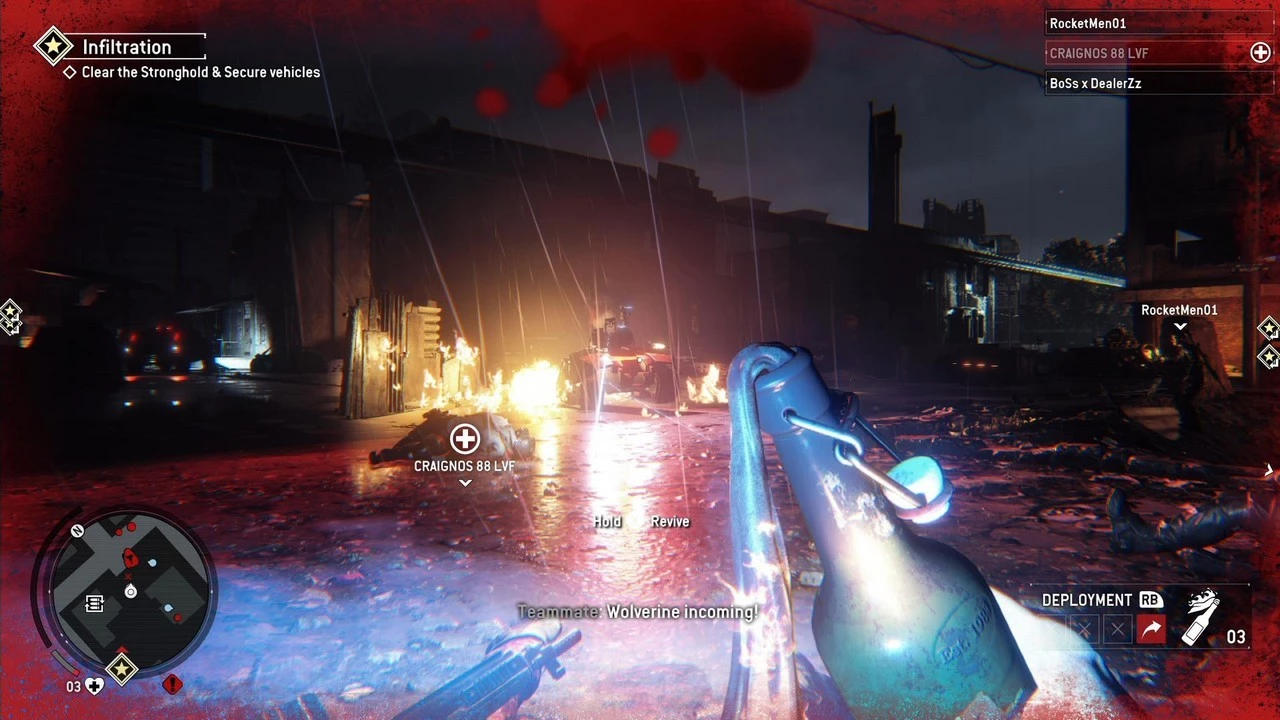1280x720 pixels.
Task: Click the white ammo crate icon on minimap
Action: 95,603
